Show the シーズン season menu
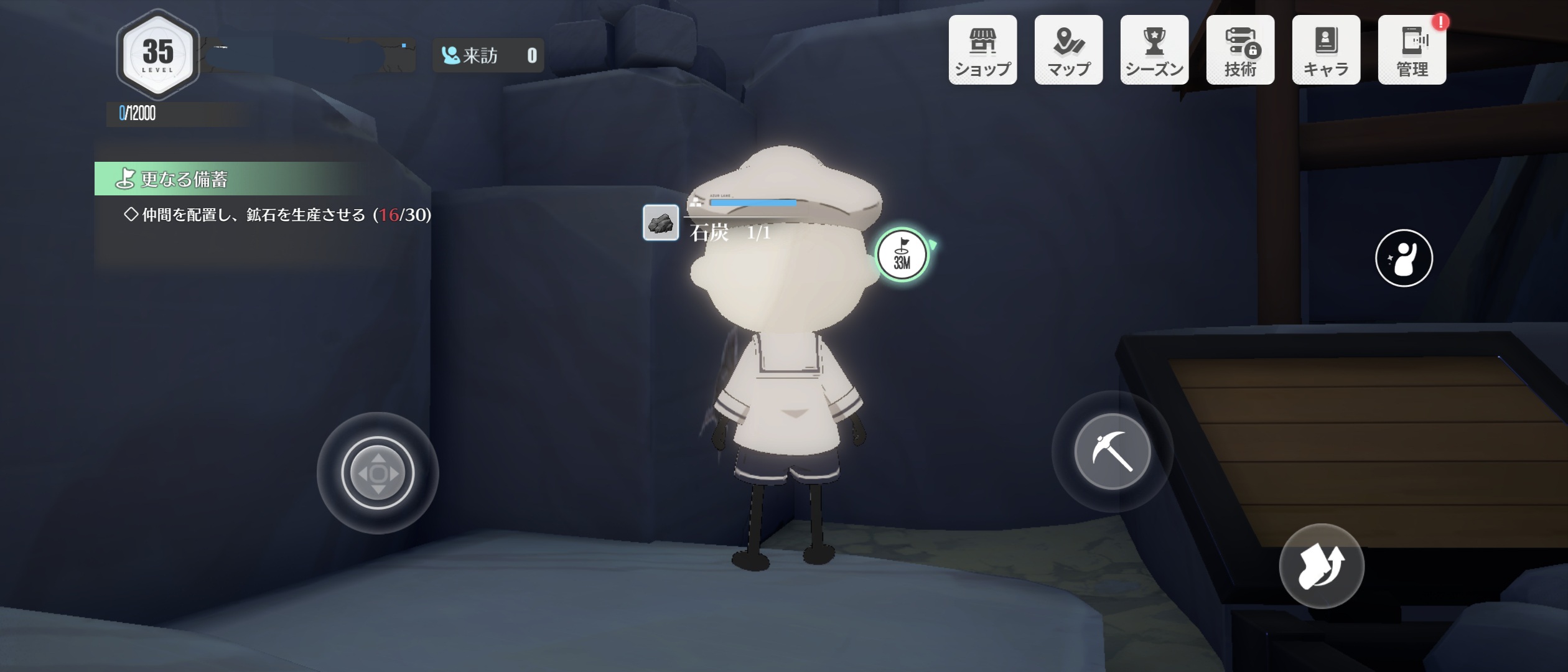 [x=1154, y=50]
